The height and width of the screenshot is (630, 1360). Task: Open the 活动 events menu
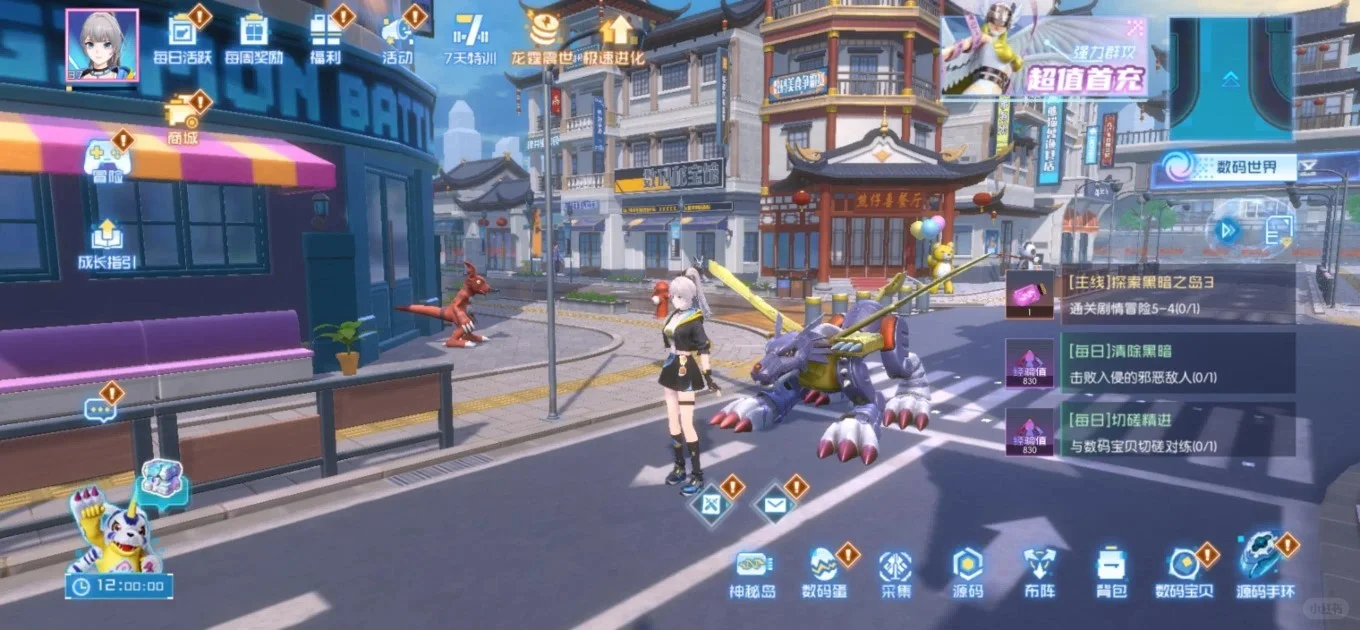pyautogui.click(x=398, y=36)
